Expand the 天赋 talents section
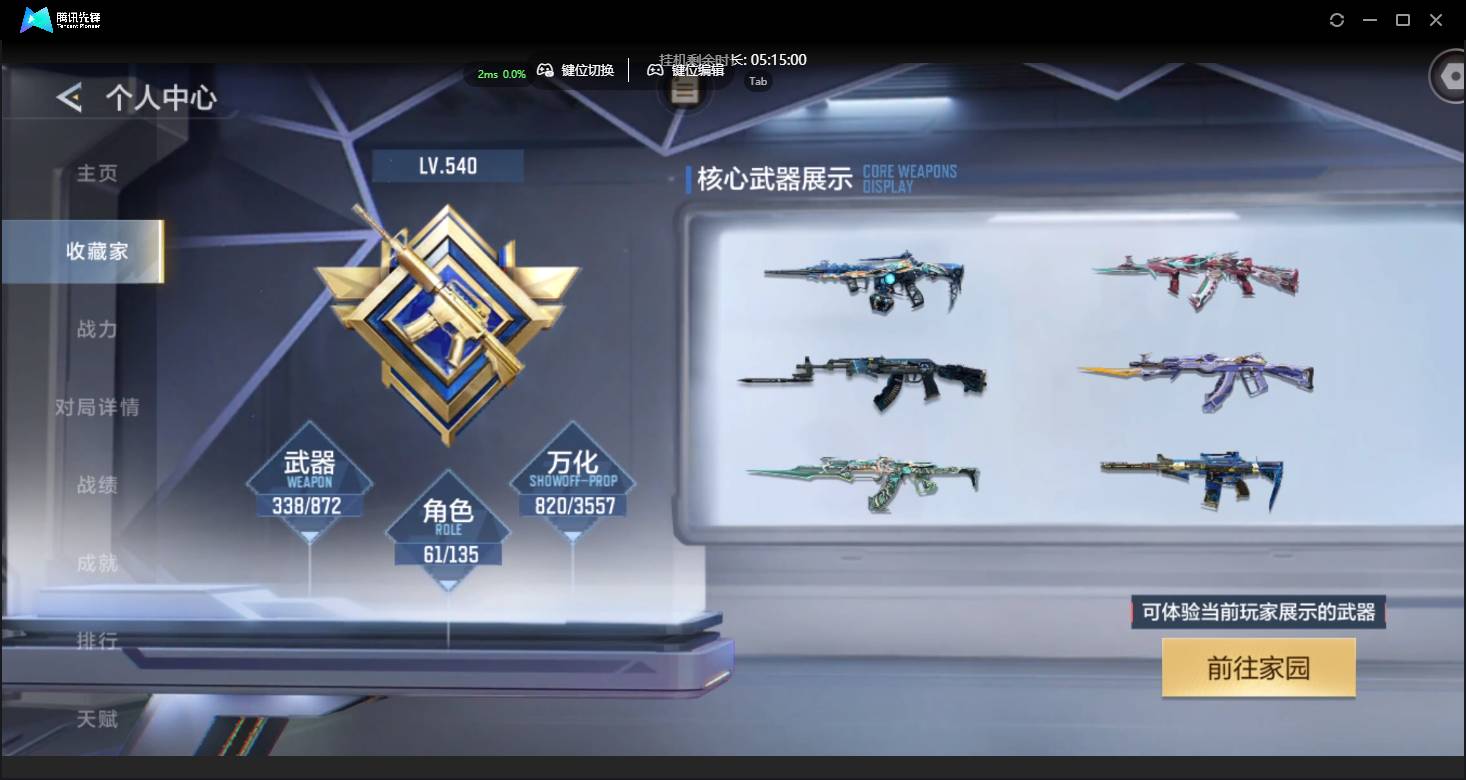Viewport: 1466px width, 780px height. pyautogui.click(x=95, y=720)
